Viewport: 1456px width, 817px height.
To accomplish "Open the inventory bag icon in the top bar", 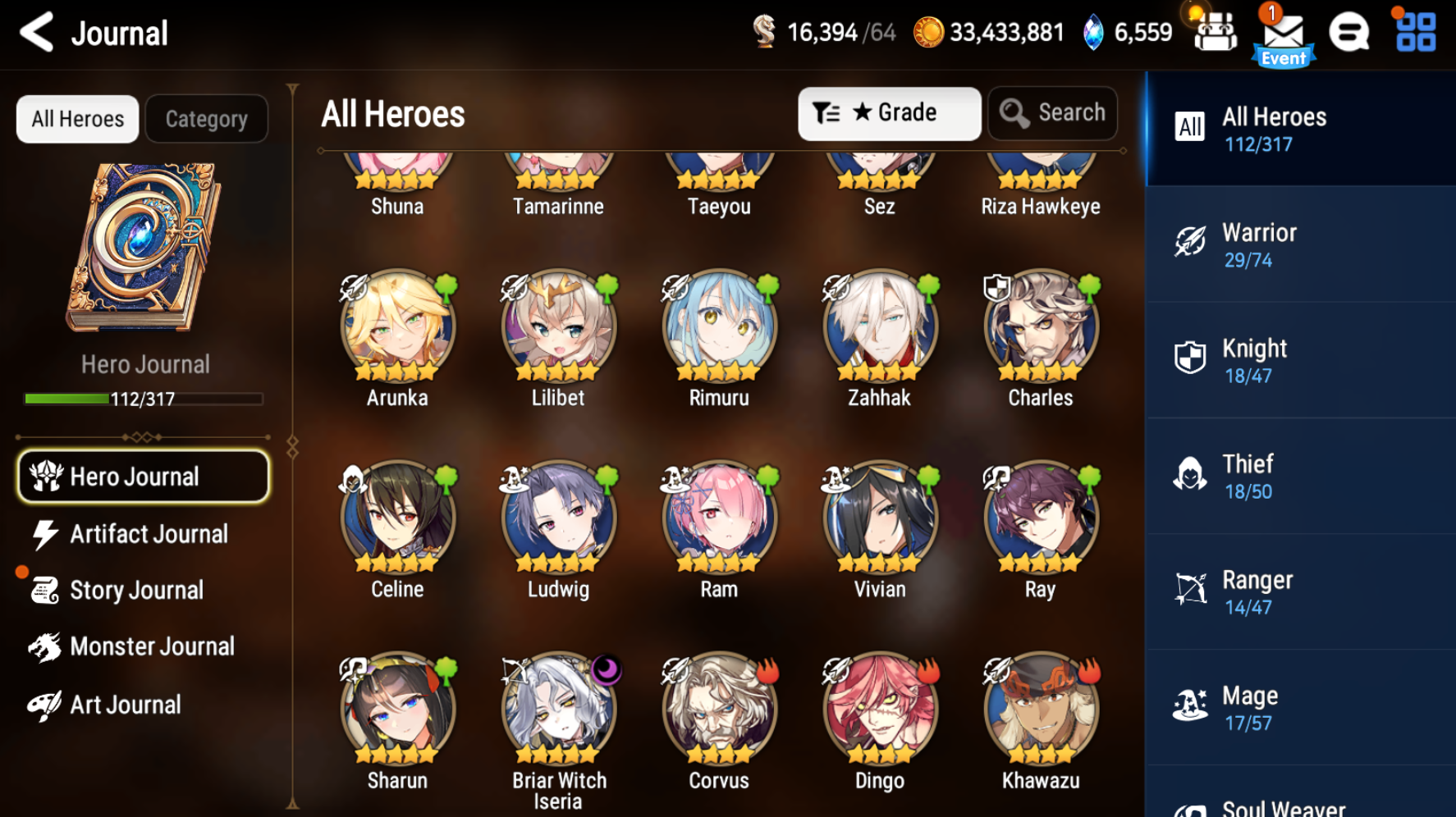I will pyautogui.click(x=1215, y=33).
